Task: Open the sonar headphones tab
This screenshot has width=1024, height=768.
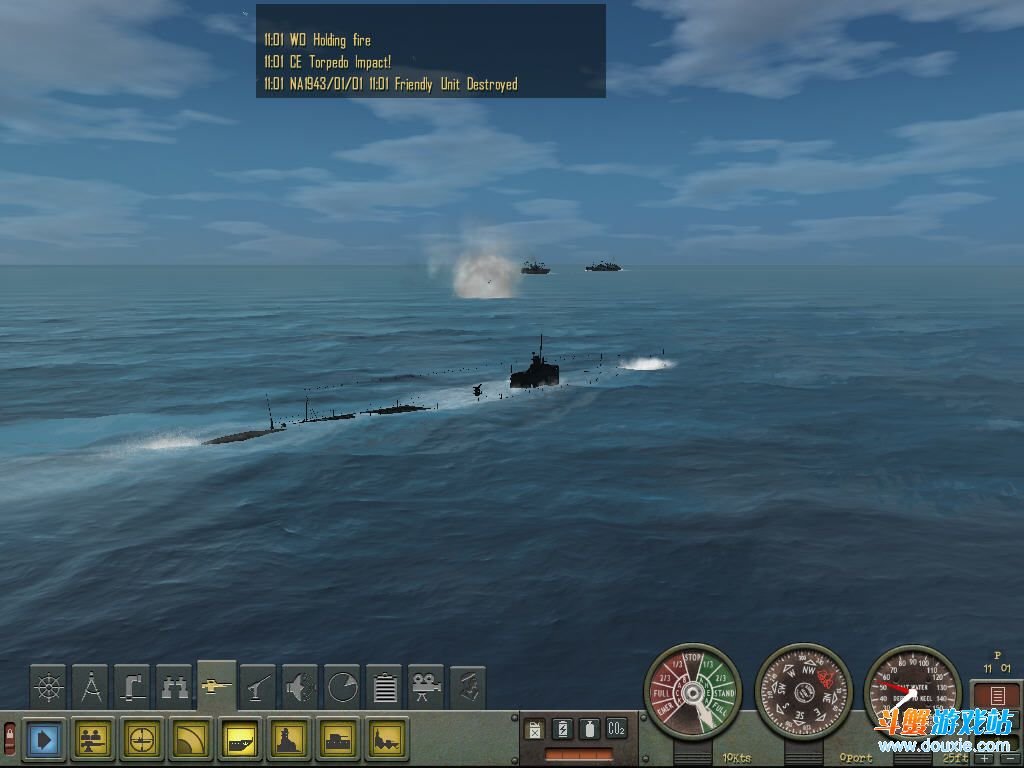Action: (x=300, y=687)
